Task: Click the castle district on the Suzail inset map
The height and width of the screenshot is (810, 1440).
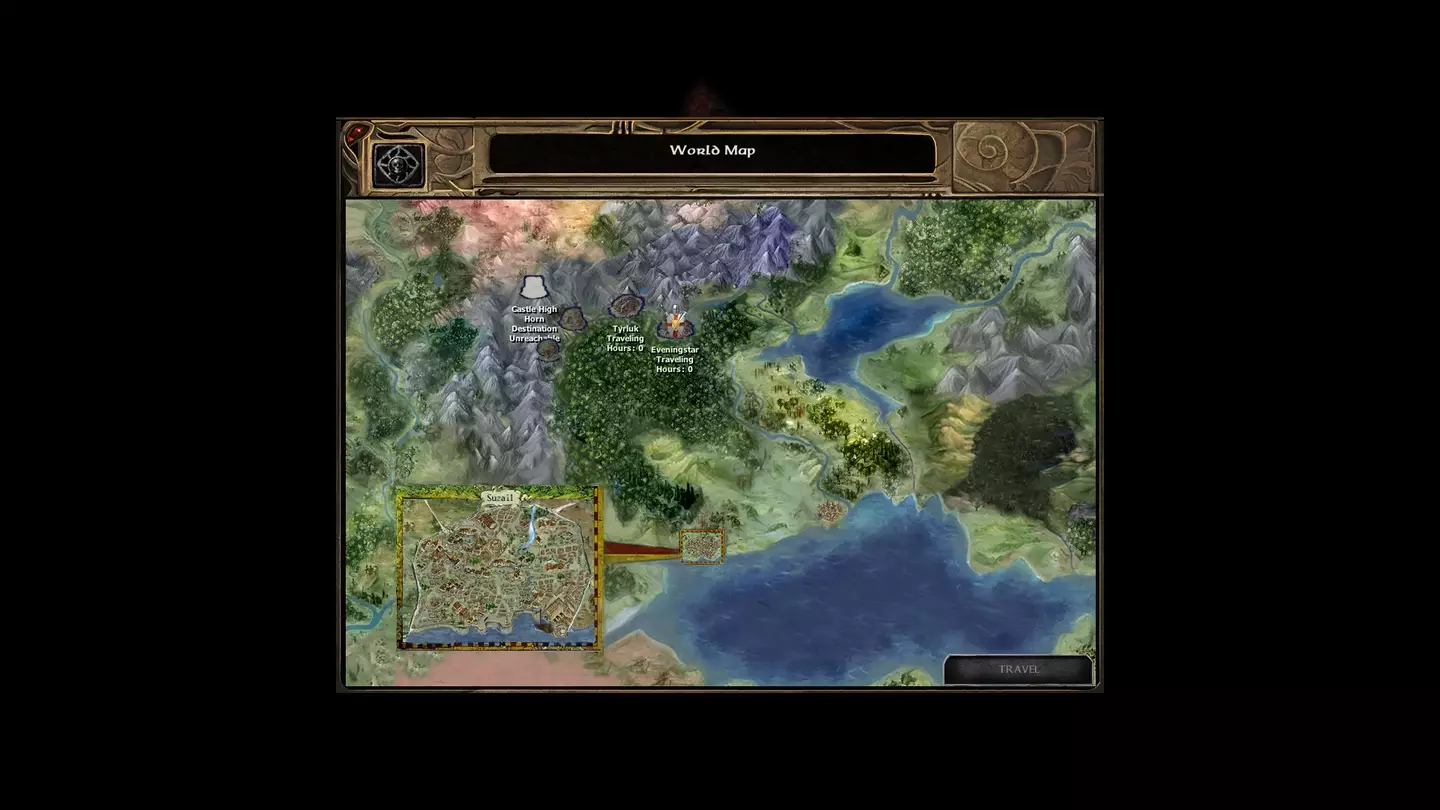Action: tap(468, 536)
